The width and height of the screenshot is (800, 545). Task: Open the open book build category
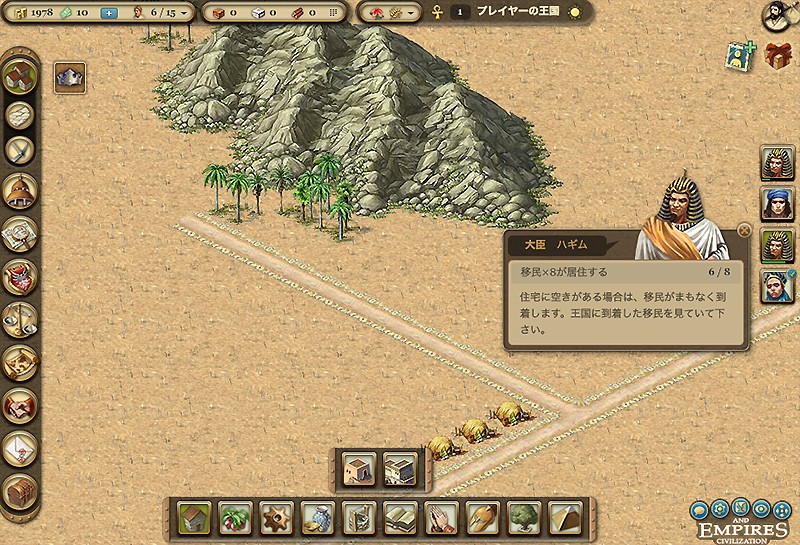click(x=399, y=518)
